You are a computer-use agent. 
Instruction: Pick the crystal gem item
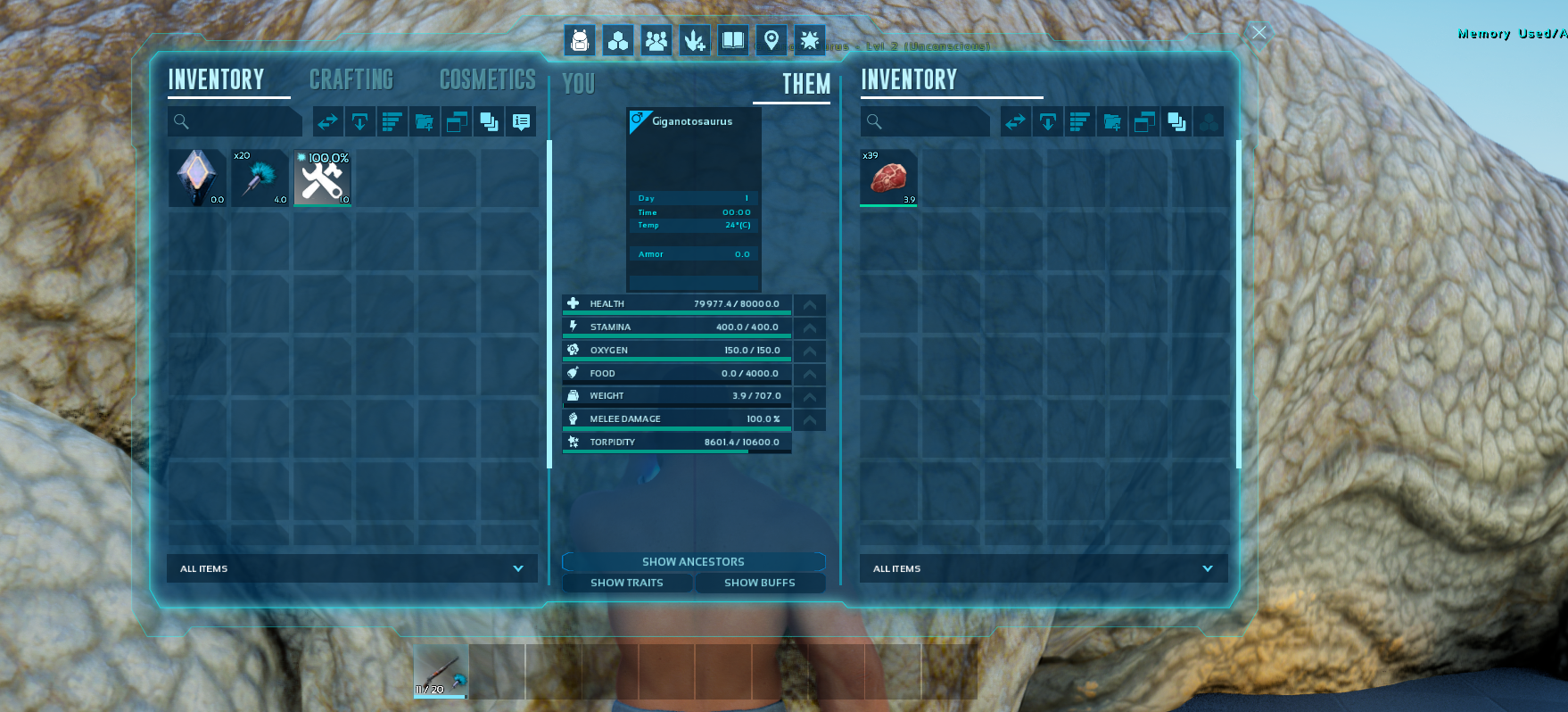click(x=197, y=178)
